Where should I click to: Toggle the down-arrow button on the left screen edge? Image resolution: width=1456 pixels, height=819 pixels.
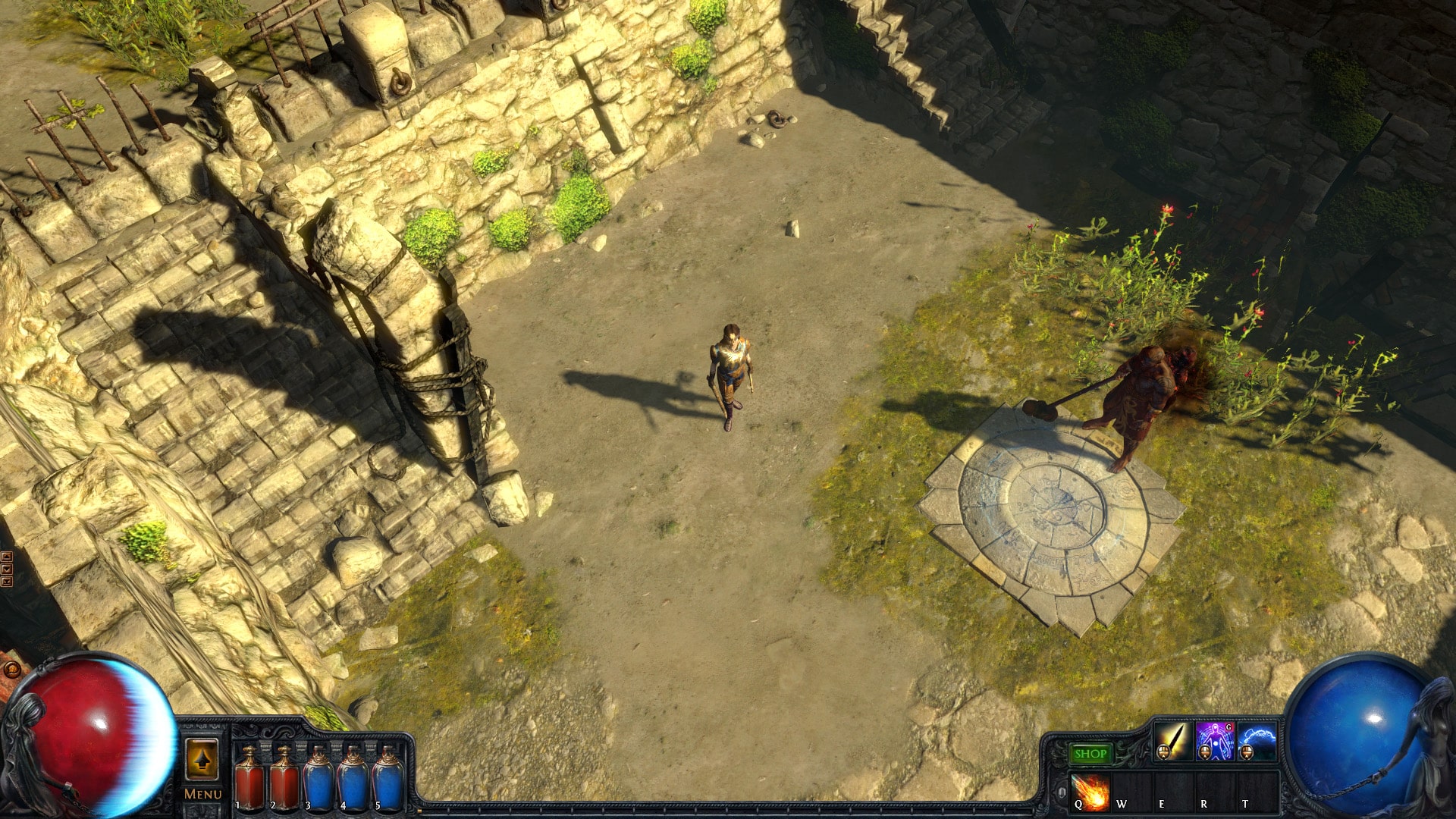point(6,569)
